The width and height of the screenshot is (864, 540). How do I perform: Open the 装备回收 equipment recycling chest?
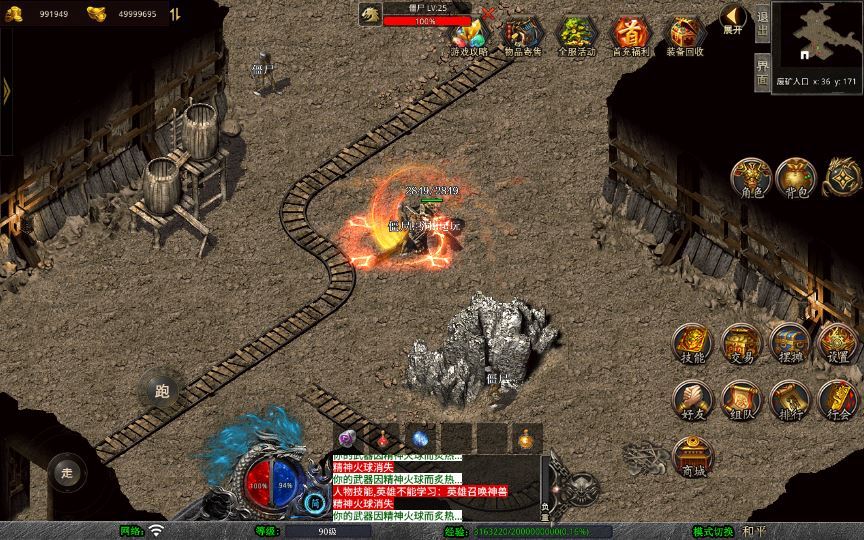point(684,36)
